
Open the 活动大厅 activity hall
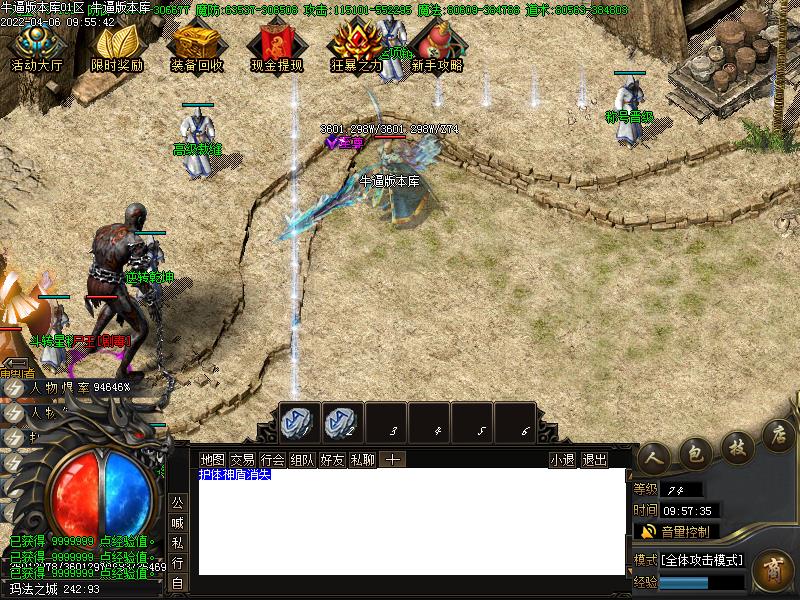coord(36,46)
